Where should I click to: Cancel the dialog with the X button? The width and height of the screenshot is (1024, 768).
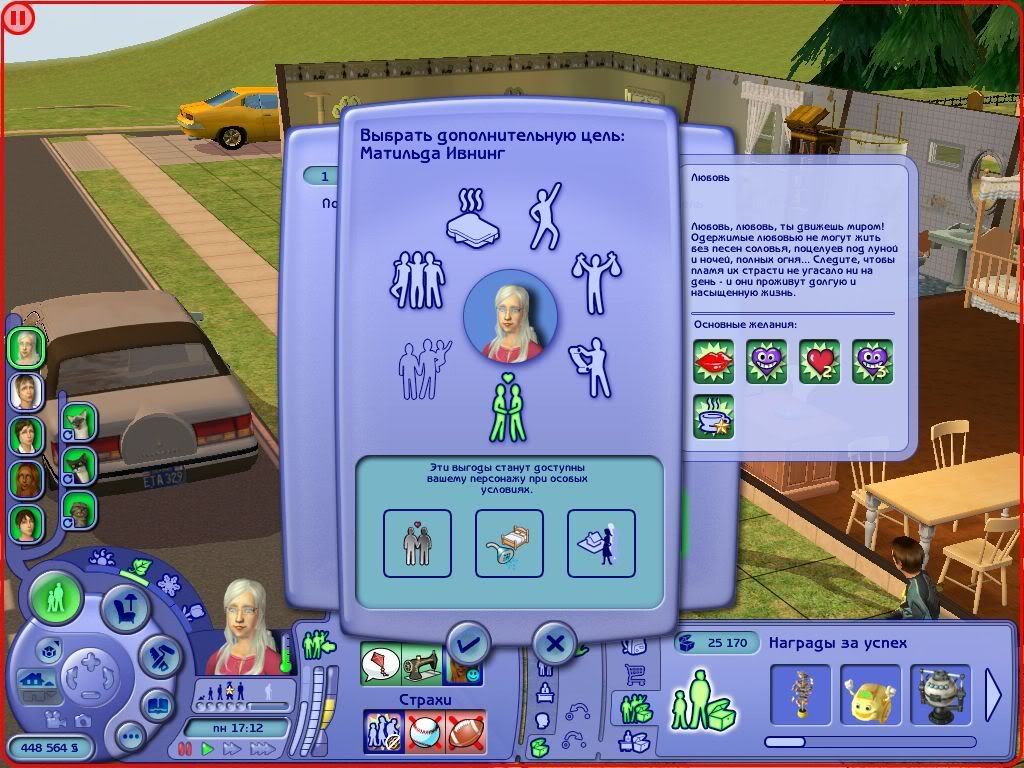[x=555, y=643]
